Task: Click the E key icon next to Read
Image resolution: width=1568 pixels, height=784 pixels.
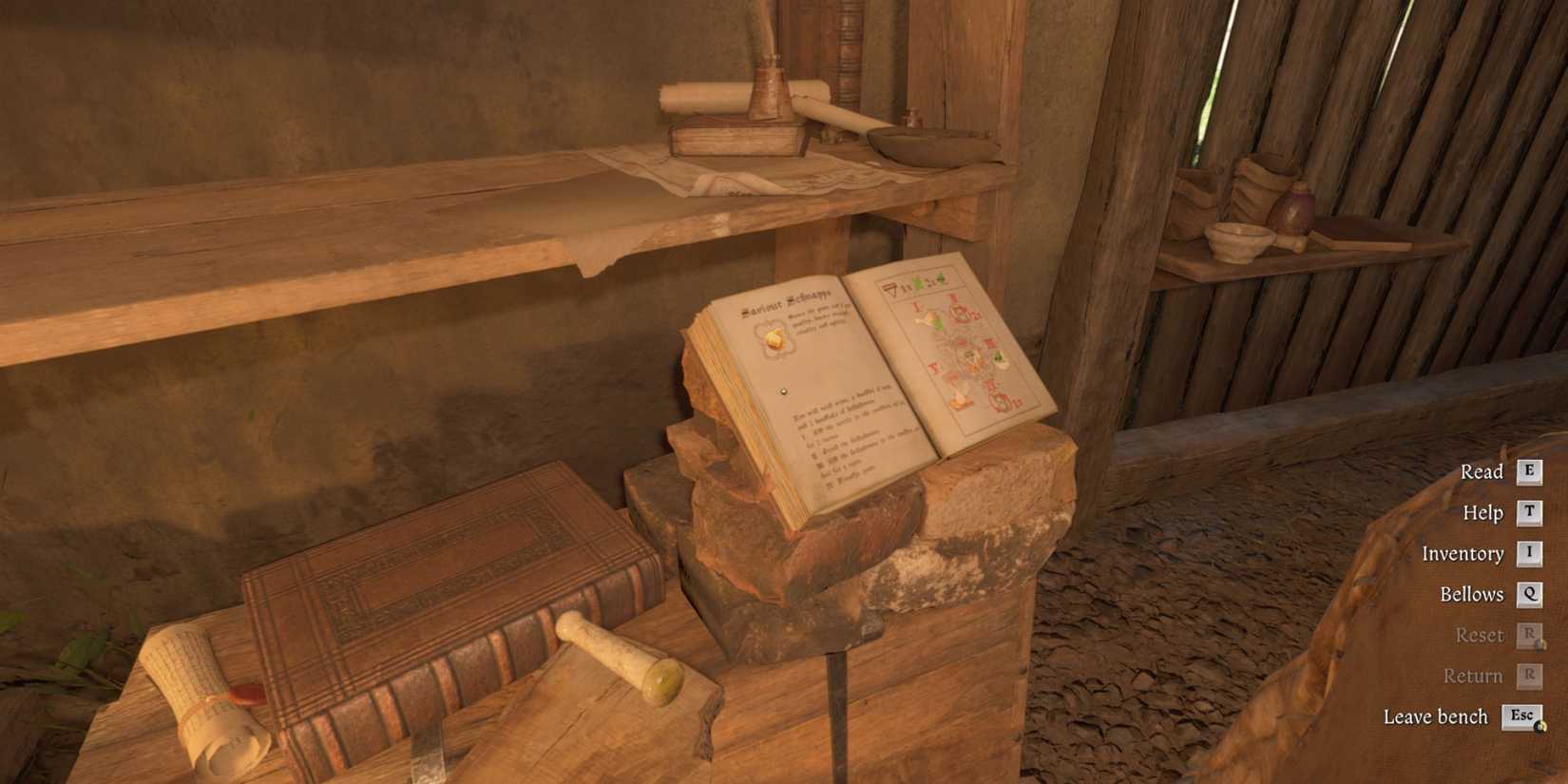Action: click(x=1527, y=470)
